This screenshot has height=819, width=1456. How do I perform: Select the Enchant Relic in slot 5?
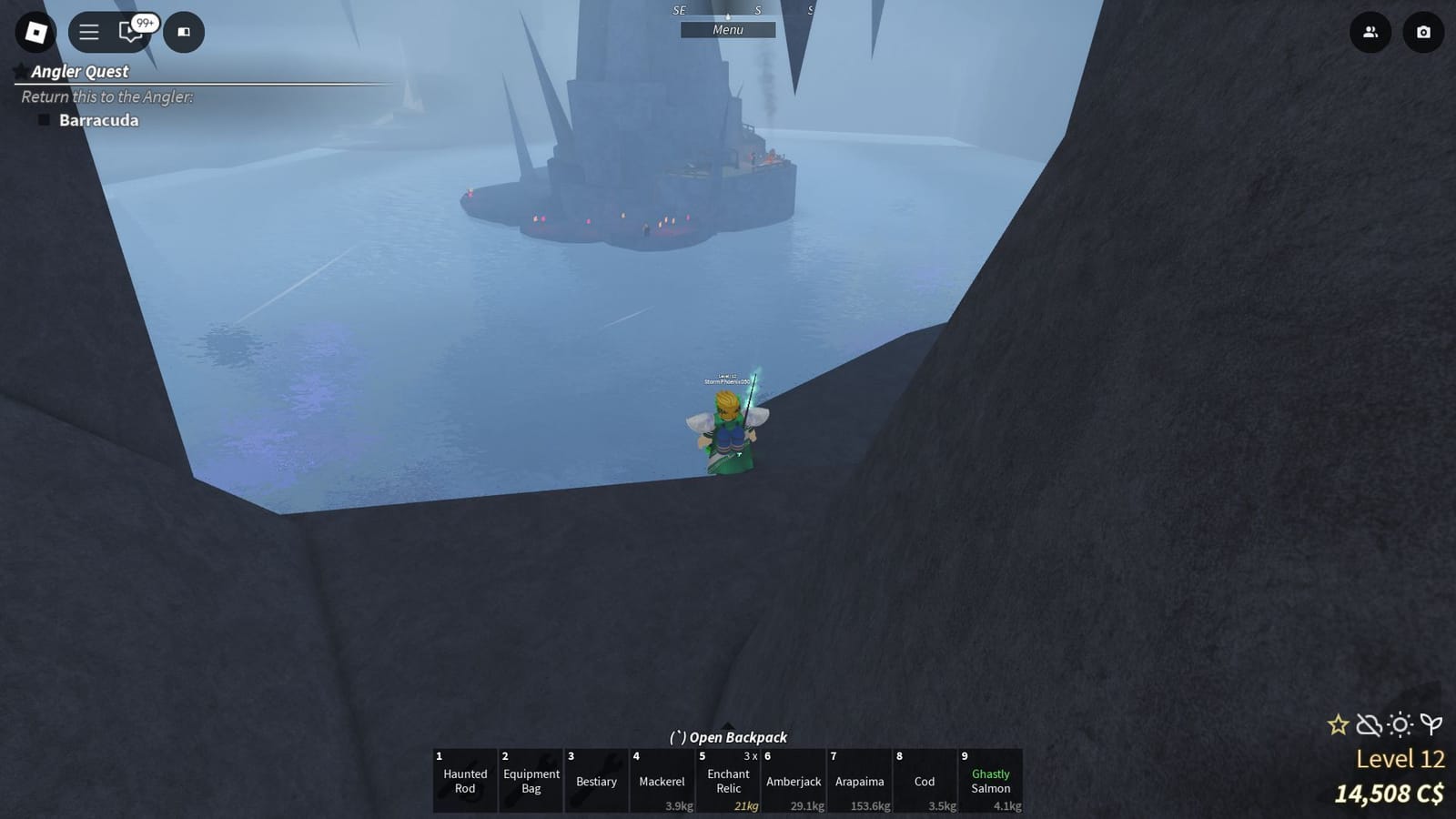coord(728,781)
